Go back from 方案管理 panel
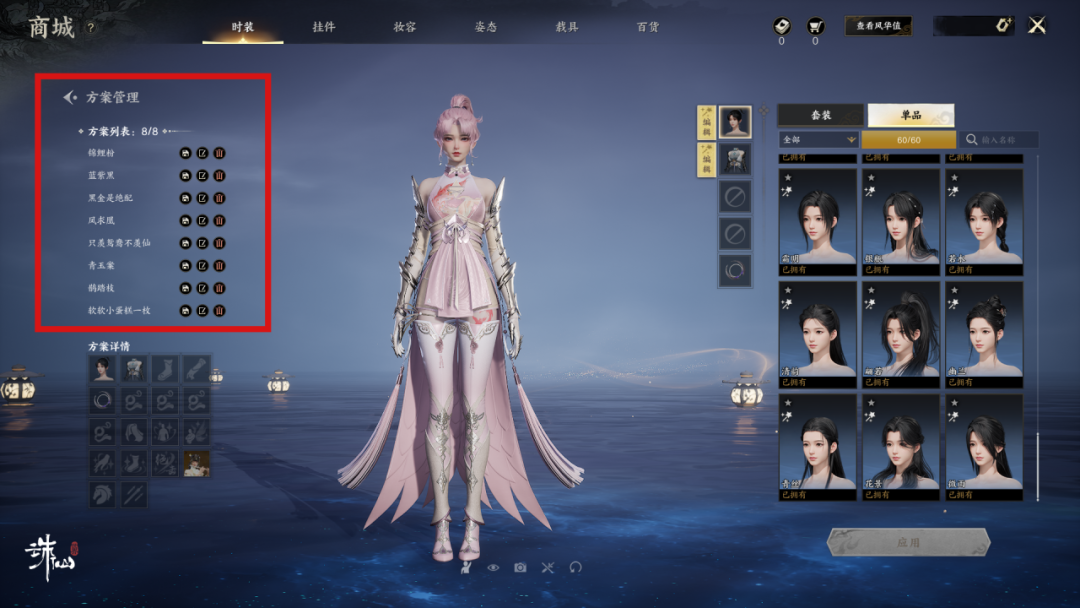 pos(70,97)
